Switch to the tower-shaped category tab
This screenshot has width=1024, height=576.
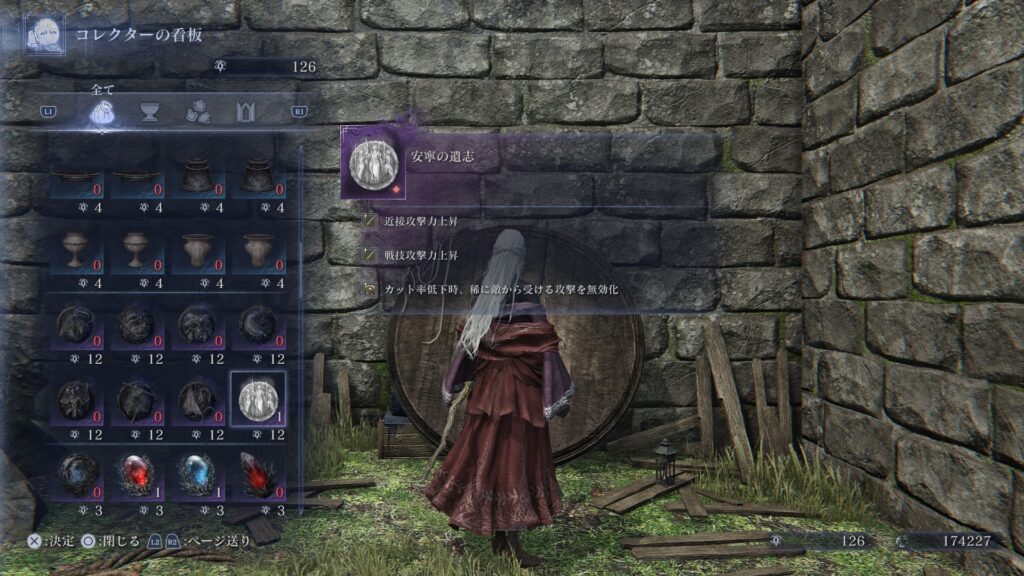point(245,112)
